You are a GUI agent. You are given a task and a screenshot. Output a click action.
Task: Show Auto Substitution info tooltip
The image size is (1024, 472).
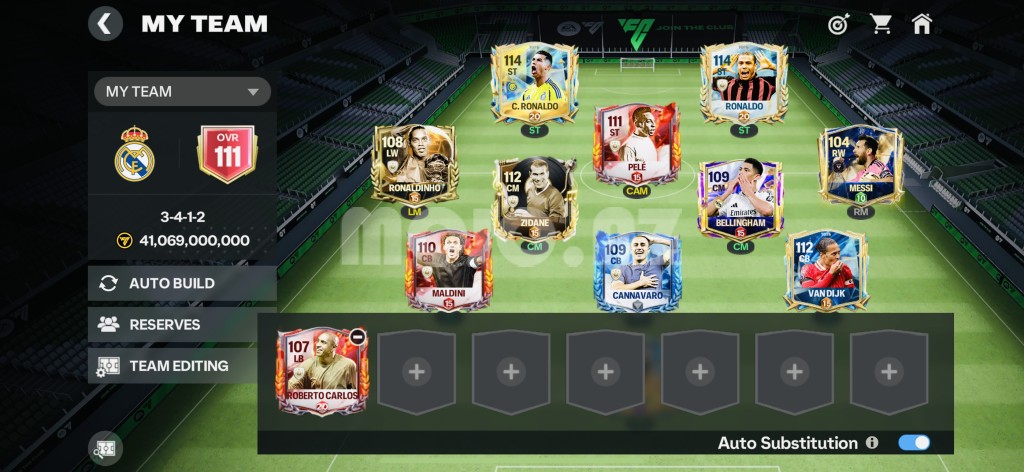click(x=872, y=442)
